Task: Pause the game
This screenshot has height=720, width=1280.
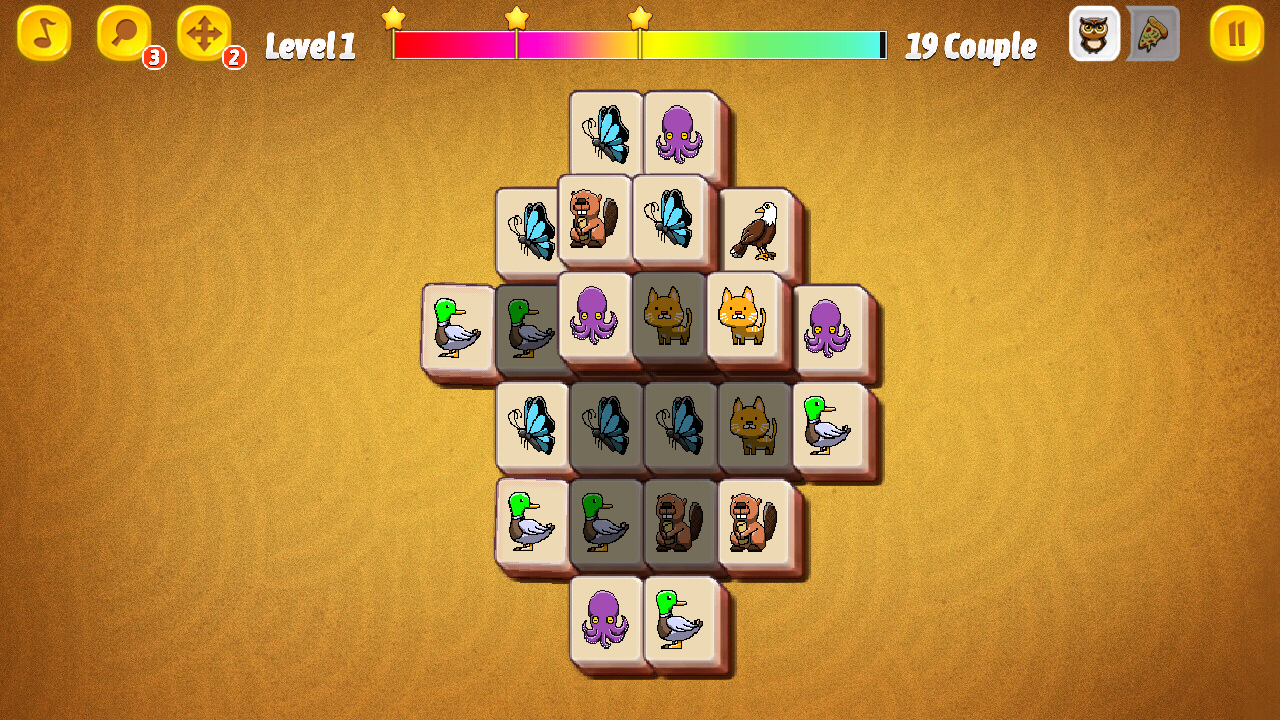Action: tap(1237, 34)
